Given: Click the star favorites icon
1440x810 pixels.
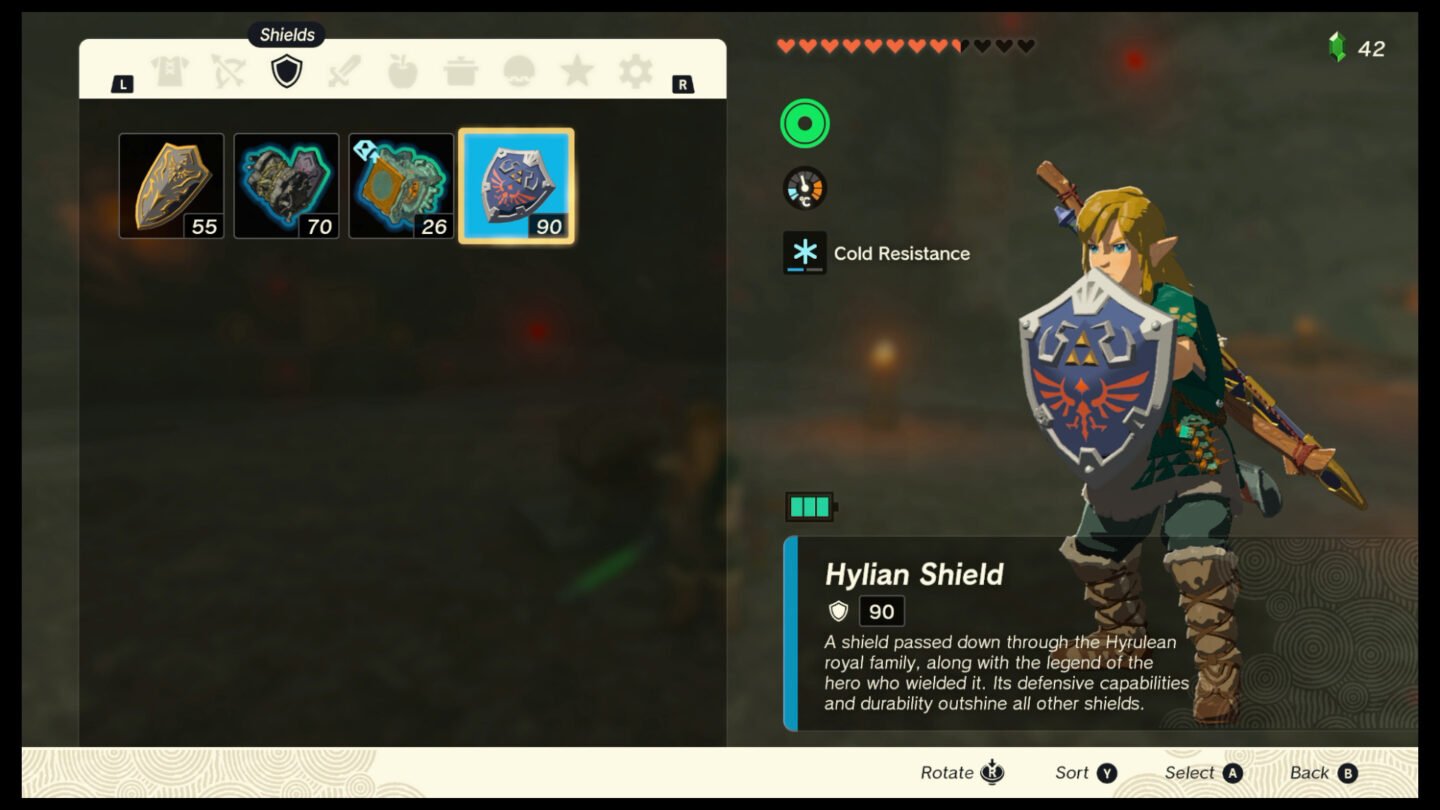Looking at the screenshot, I should pyautogui.click(x=577, y=73).
